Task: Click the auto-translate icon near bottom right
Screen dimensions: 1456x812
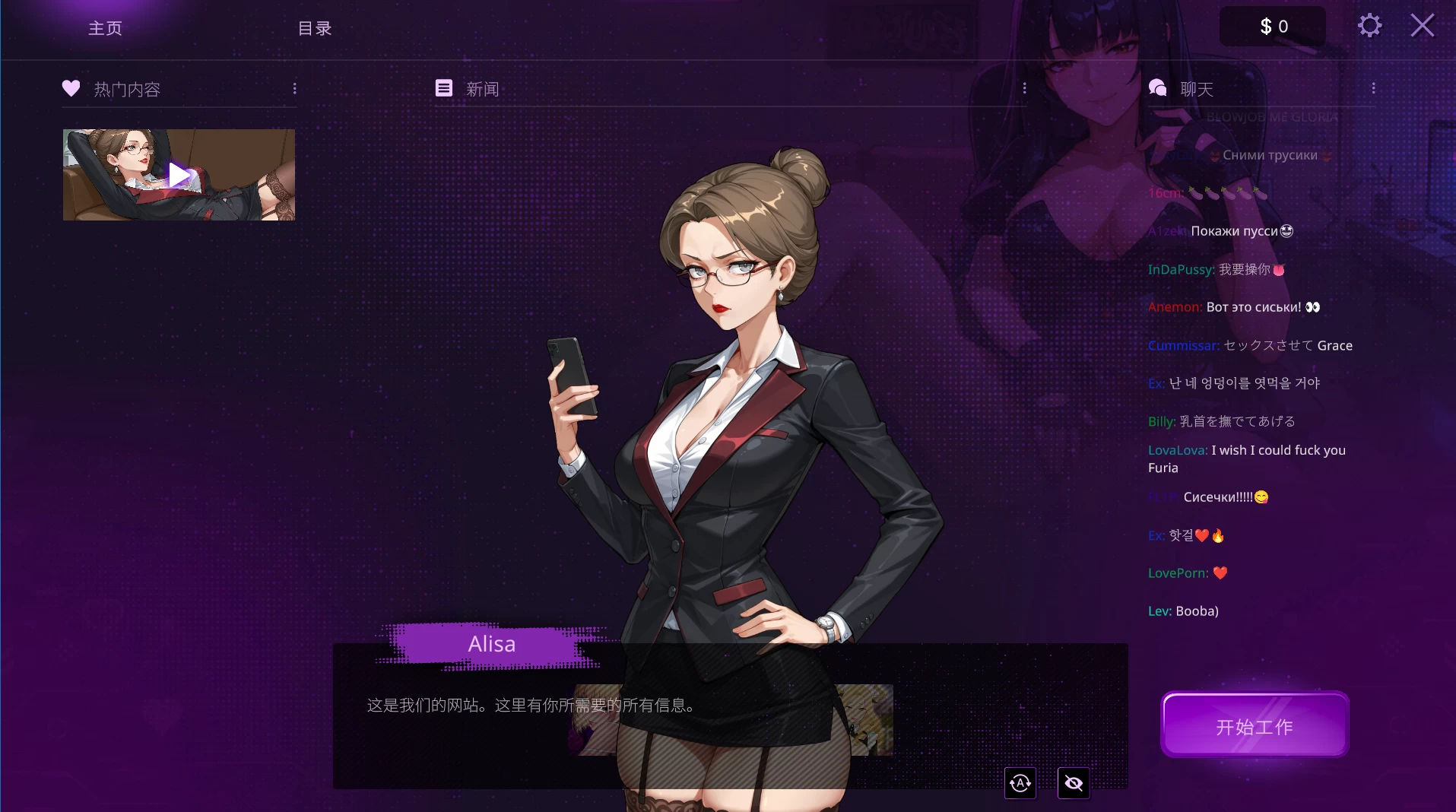Action: click(x=1020, y=782)
